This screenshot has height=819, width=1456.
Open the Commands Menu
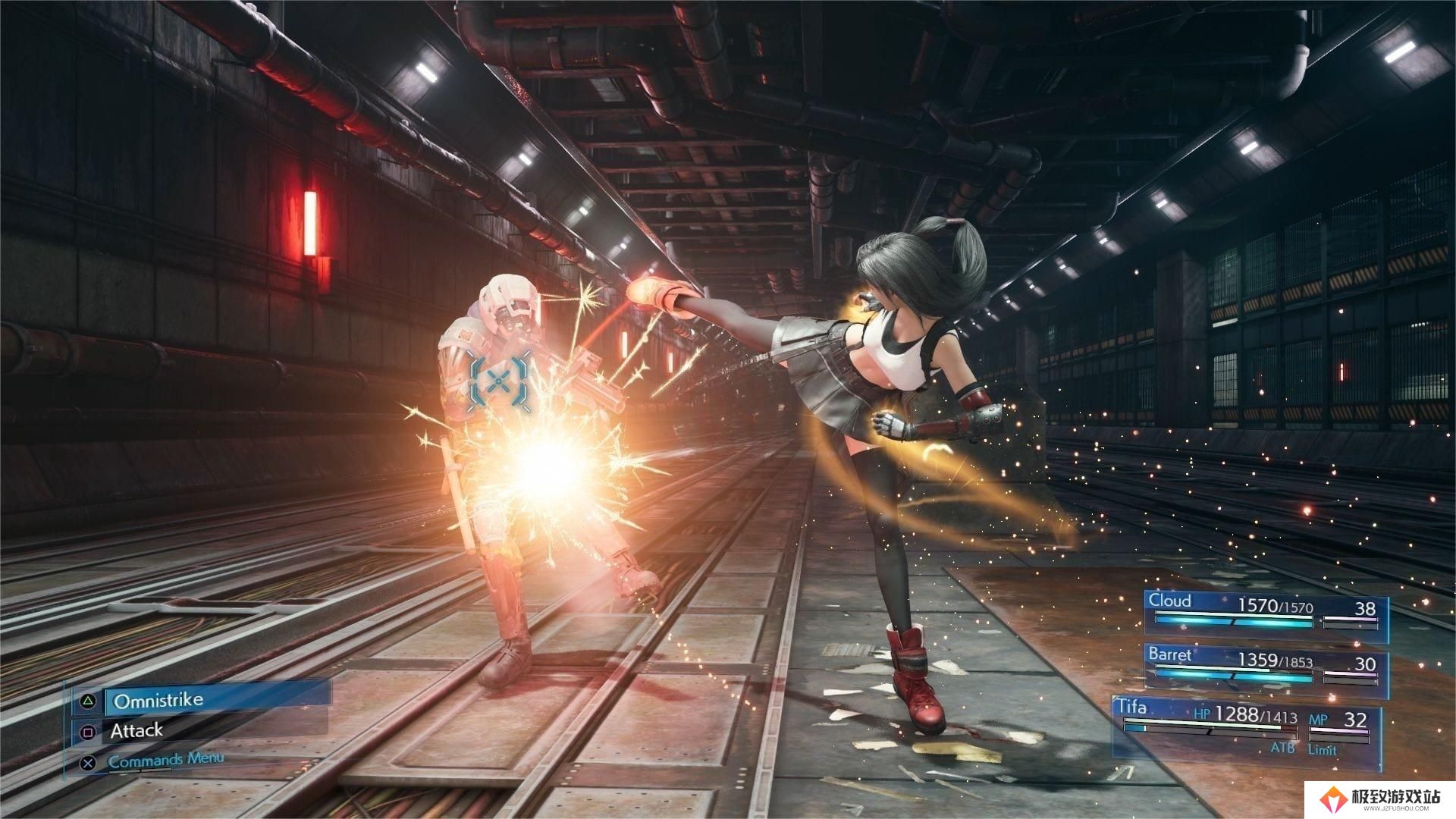tap(165, 760)
